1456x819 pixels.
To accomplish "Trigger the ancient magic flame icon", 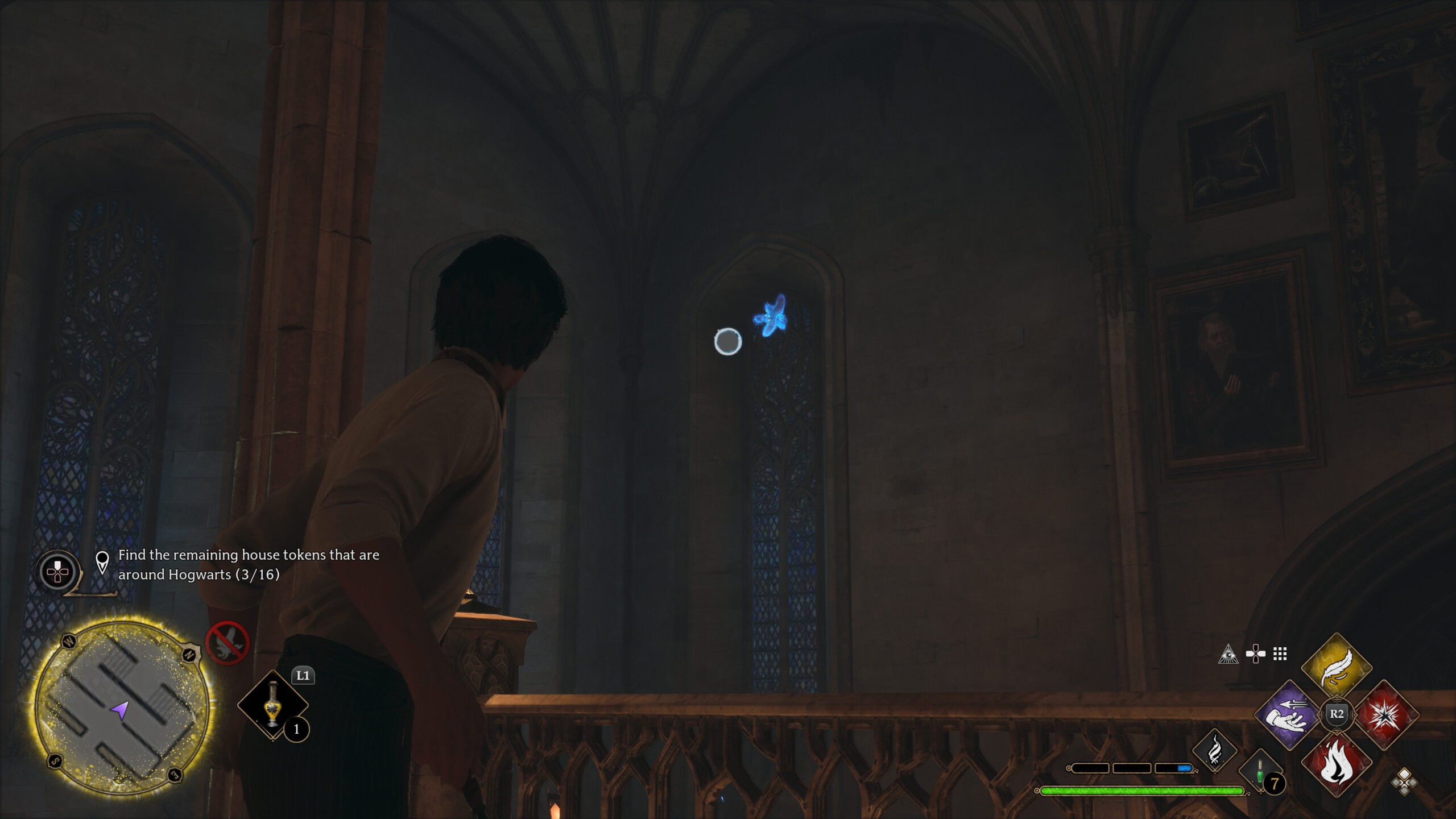I will (x=1214, y=751).
